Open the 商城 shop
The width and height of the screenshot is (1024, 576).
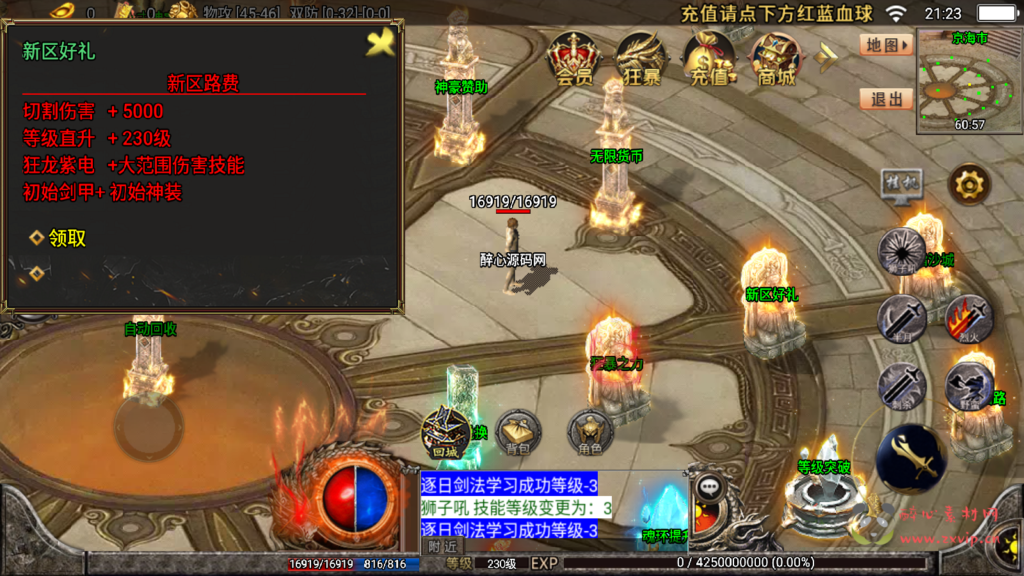pos(776,58)
